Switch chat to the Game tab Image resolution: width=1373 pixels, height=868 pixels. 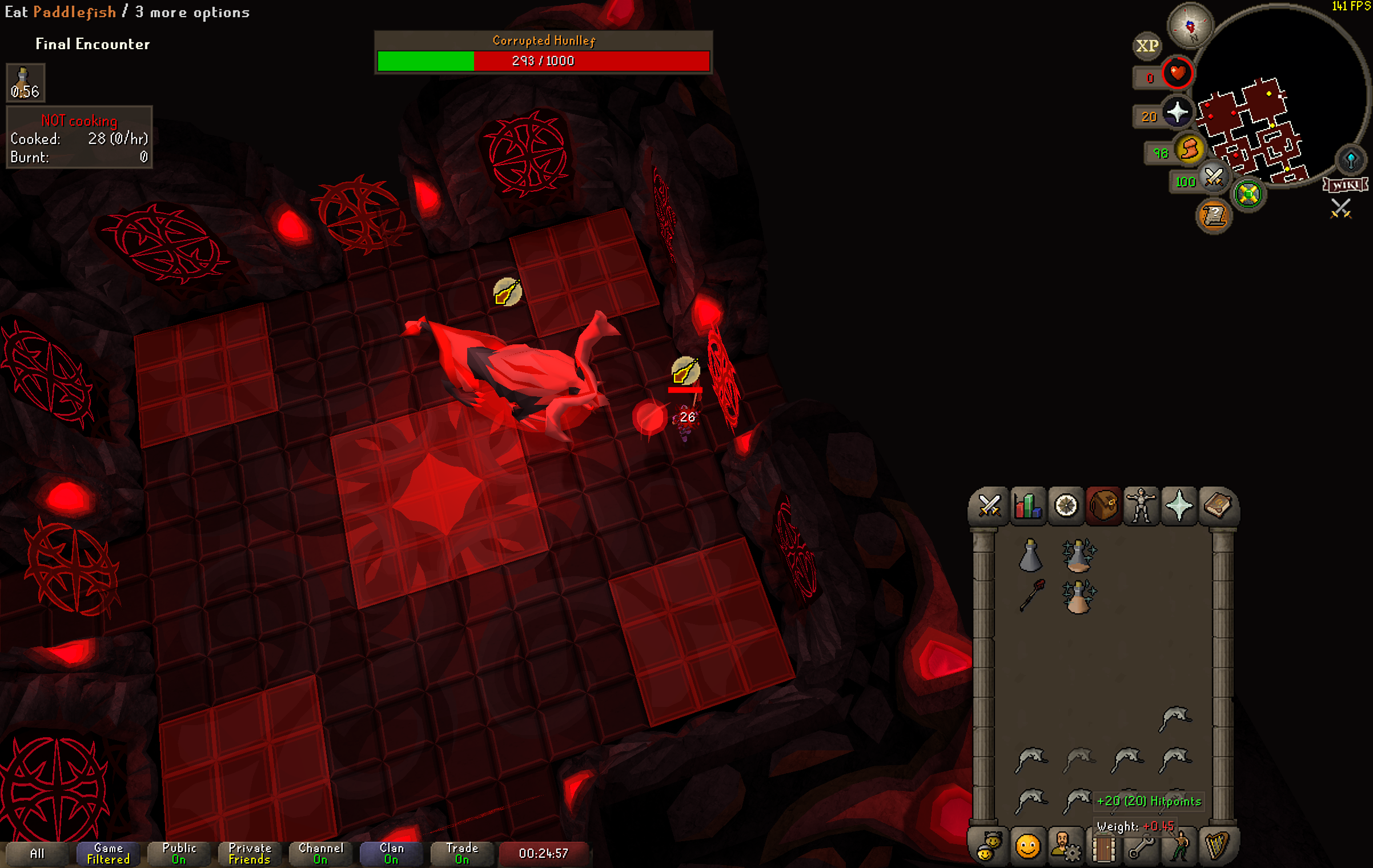click(x=108, y=853)
